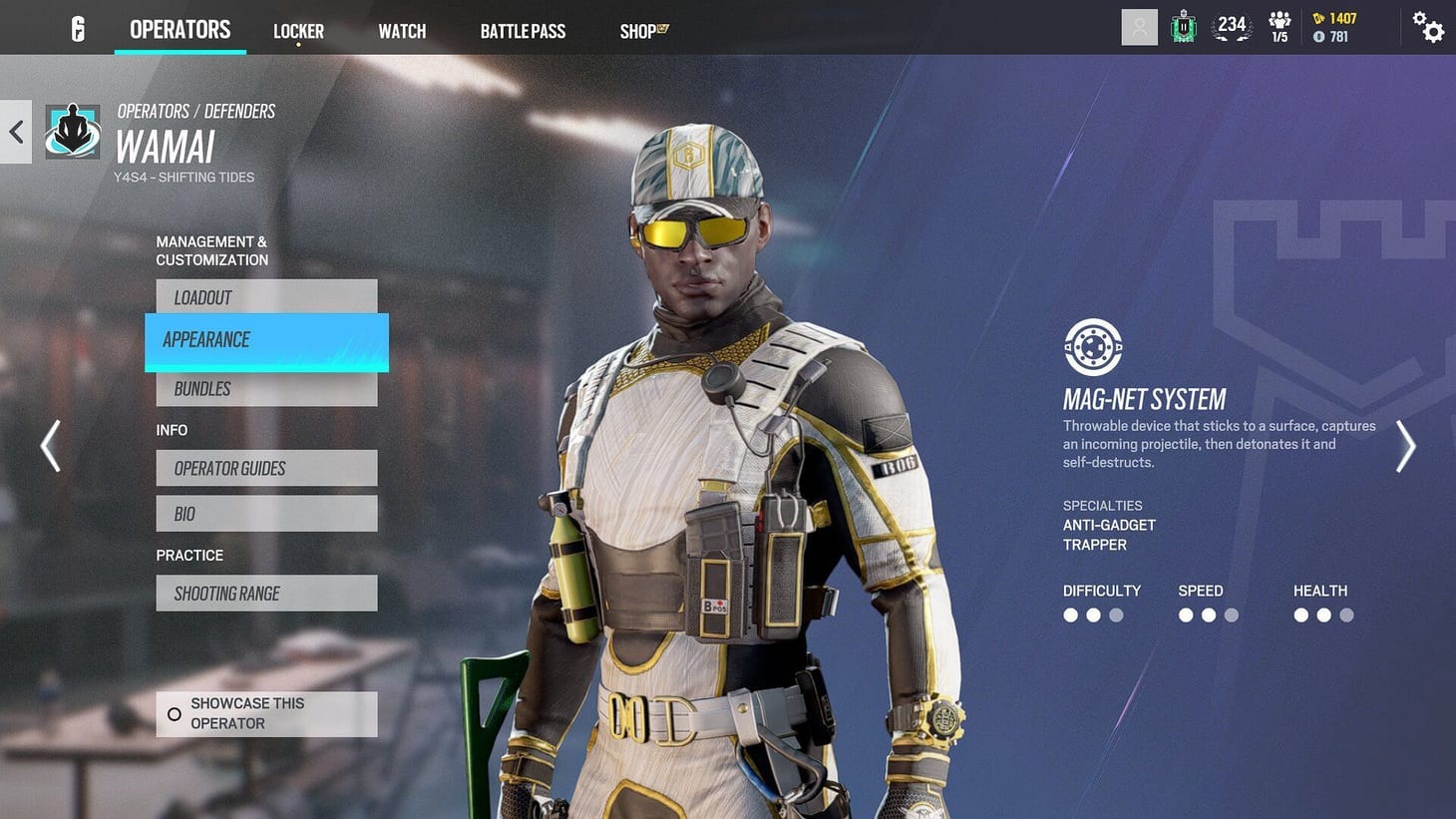Open the squad party icon

tap(1279, 27)
